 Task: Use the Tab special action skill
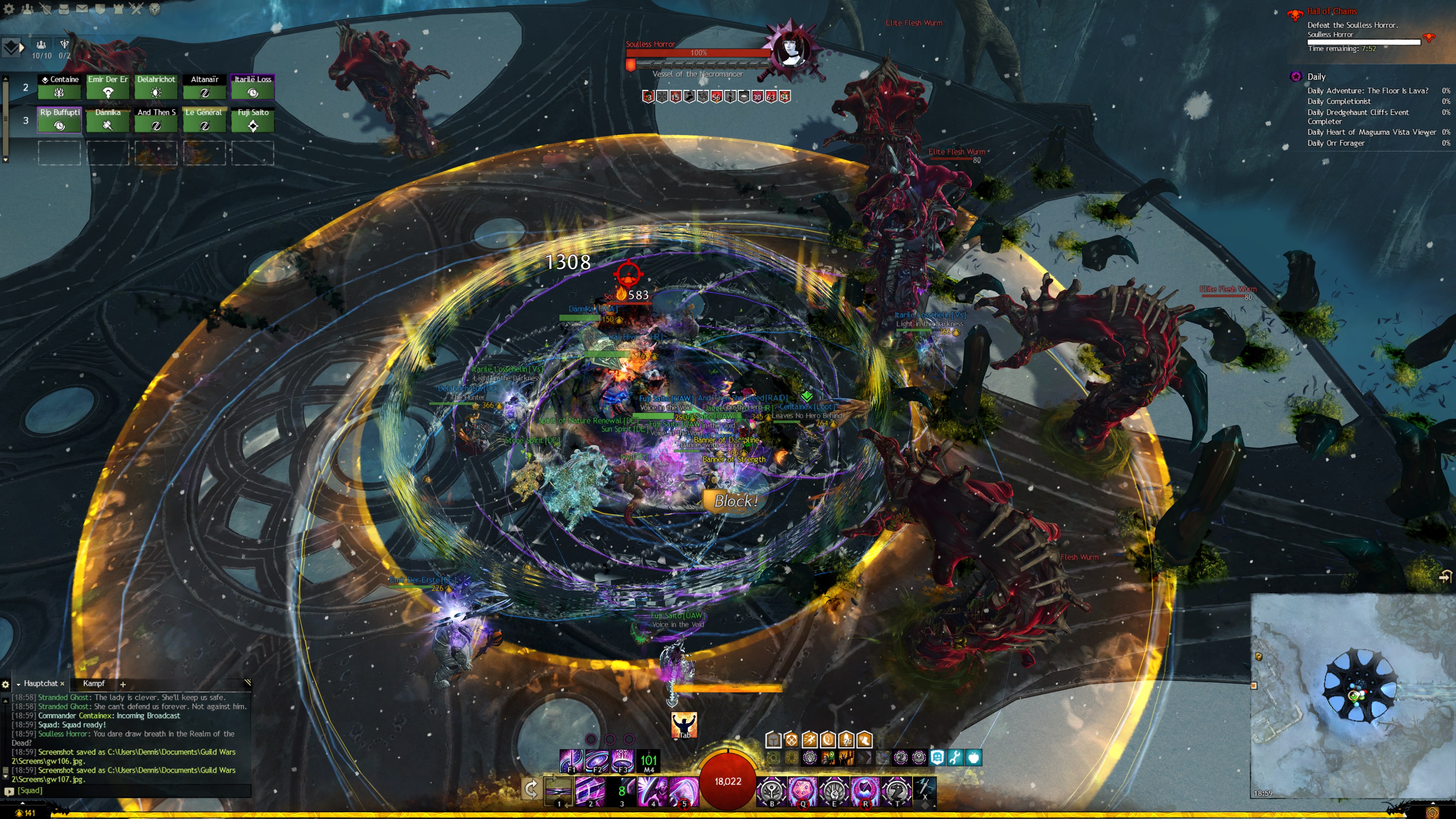coord(684,724)
